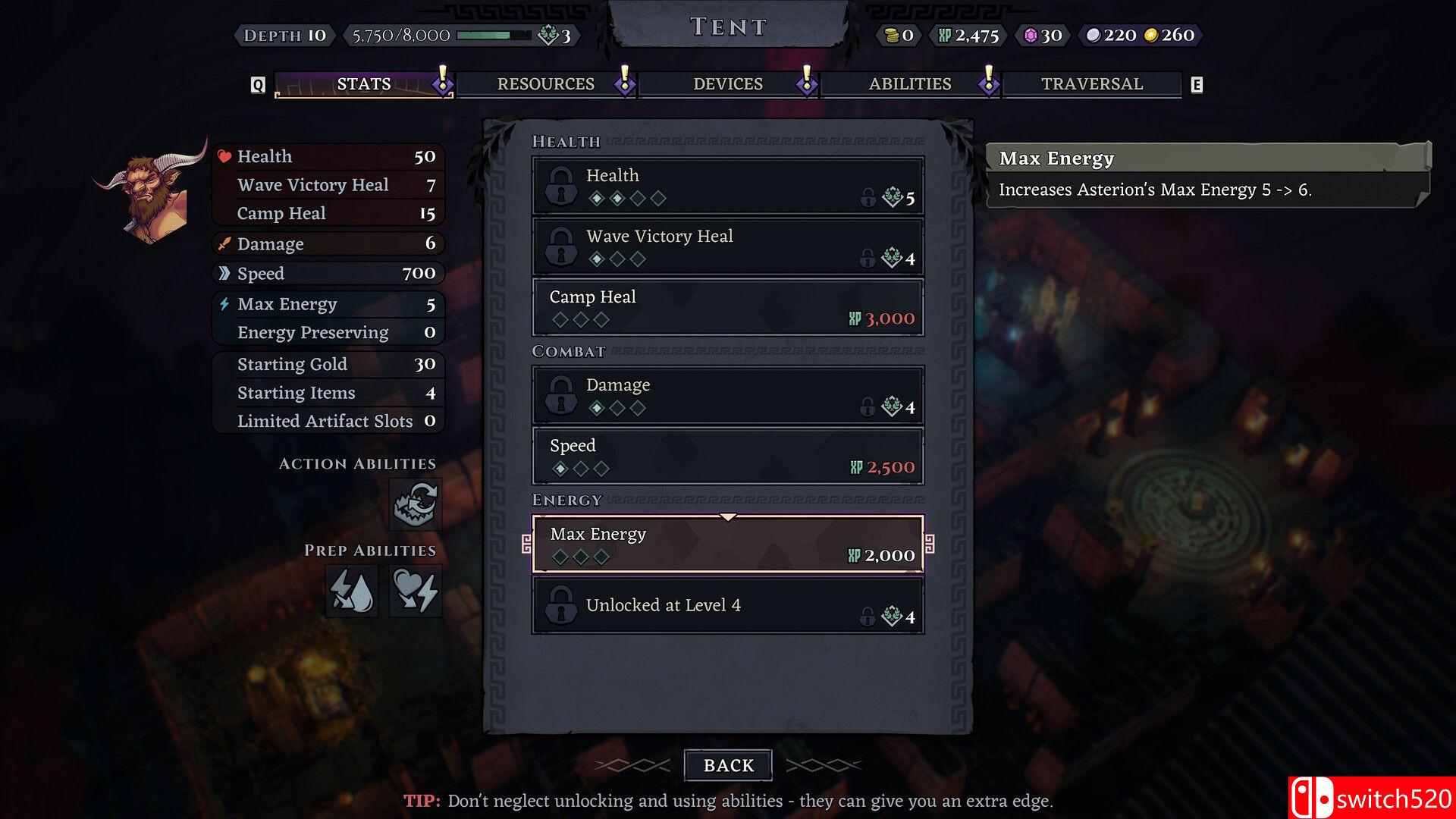Select the Unlocked at Level 4 row

pyautogui.click(x=727, y=605)
